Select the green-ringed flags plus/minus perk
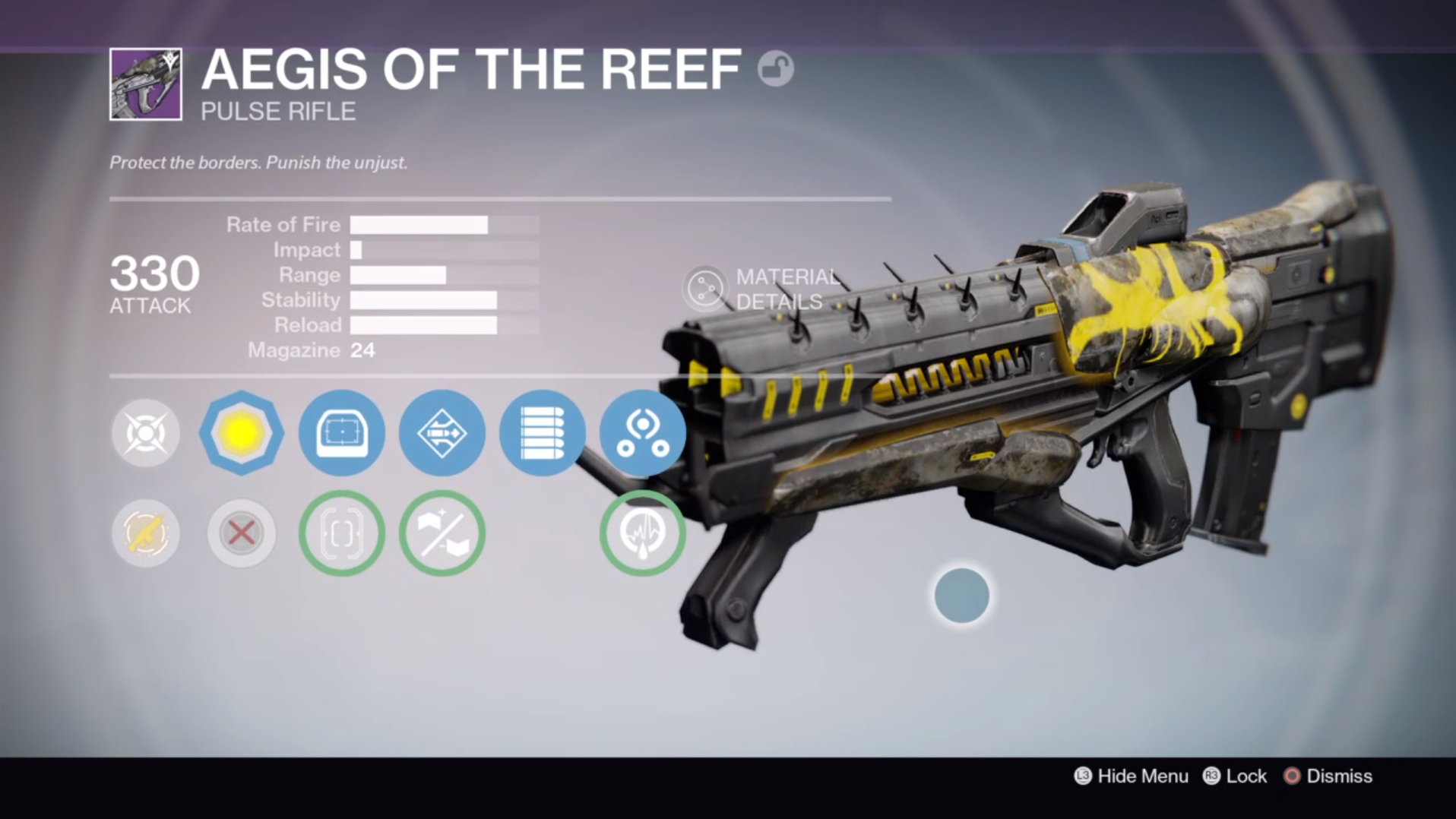 442,533
